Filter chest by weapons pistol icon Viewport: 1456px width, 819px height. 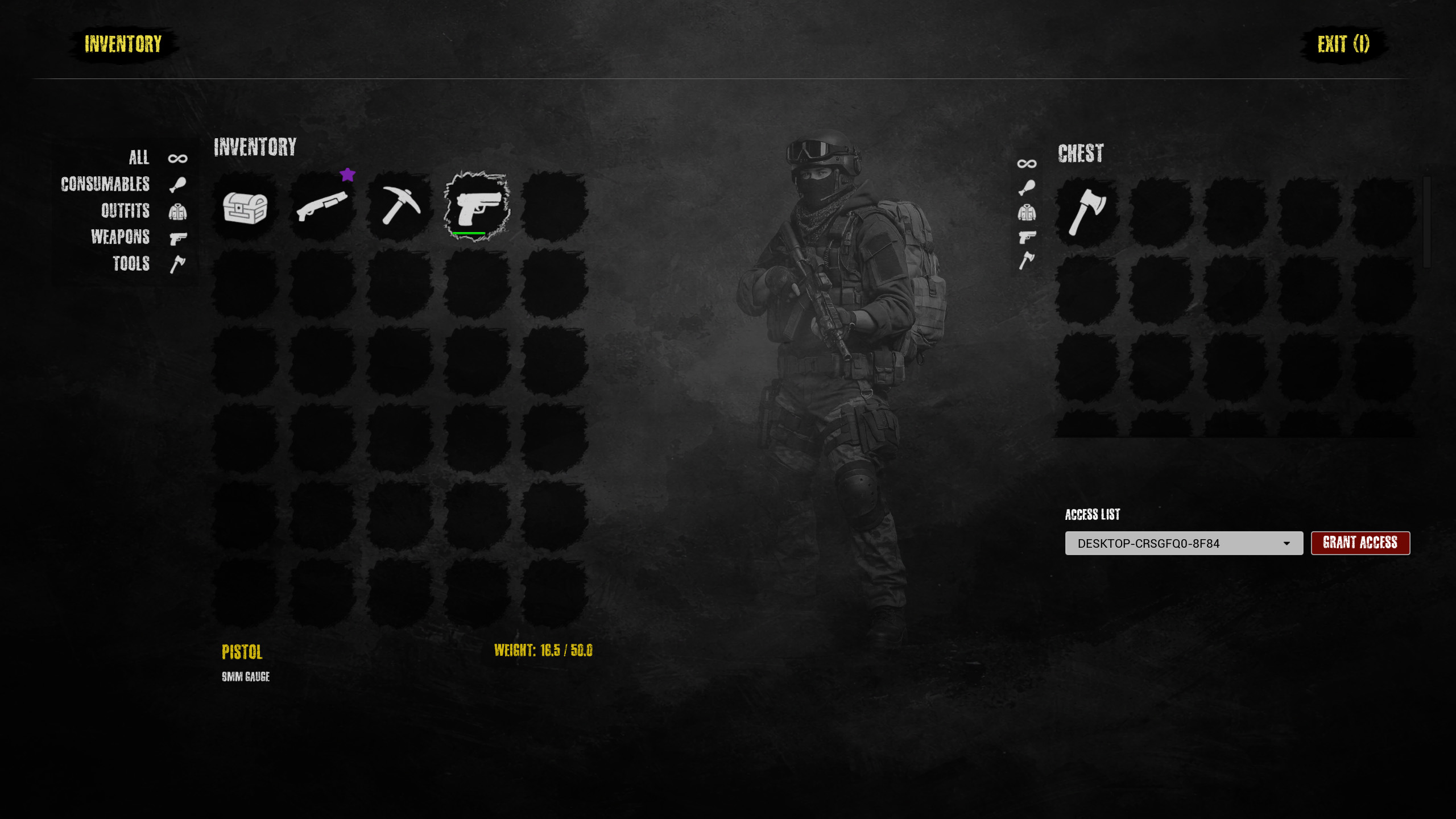pyautogui.click(x=1027, y=237)
